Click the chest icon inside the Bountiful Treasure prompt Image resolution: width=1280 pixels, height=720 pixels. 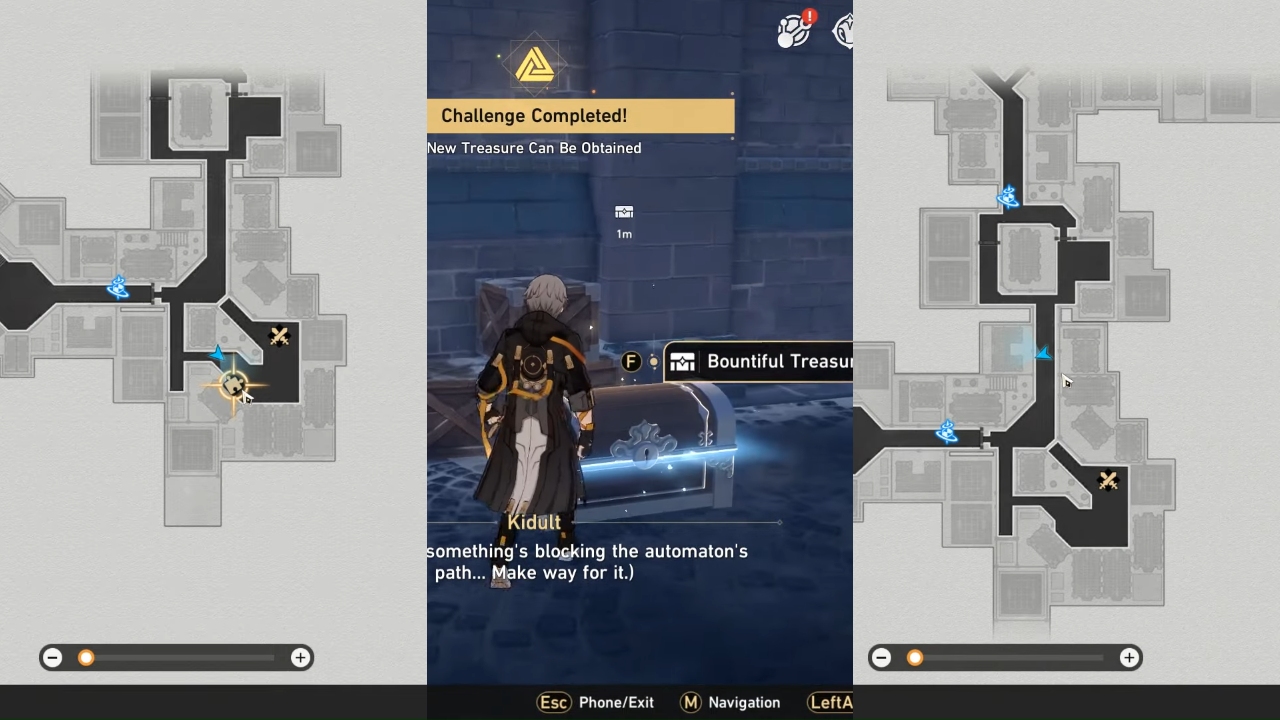pyautogui.click(x=683, y=361)
